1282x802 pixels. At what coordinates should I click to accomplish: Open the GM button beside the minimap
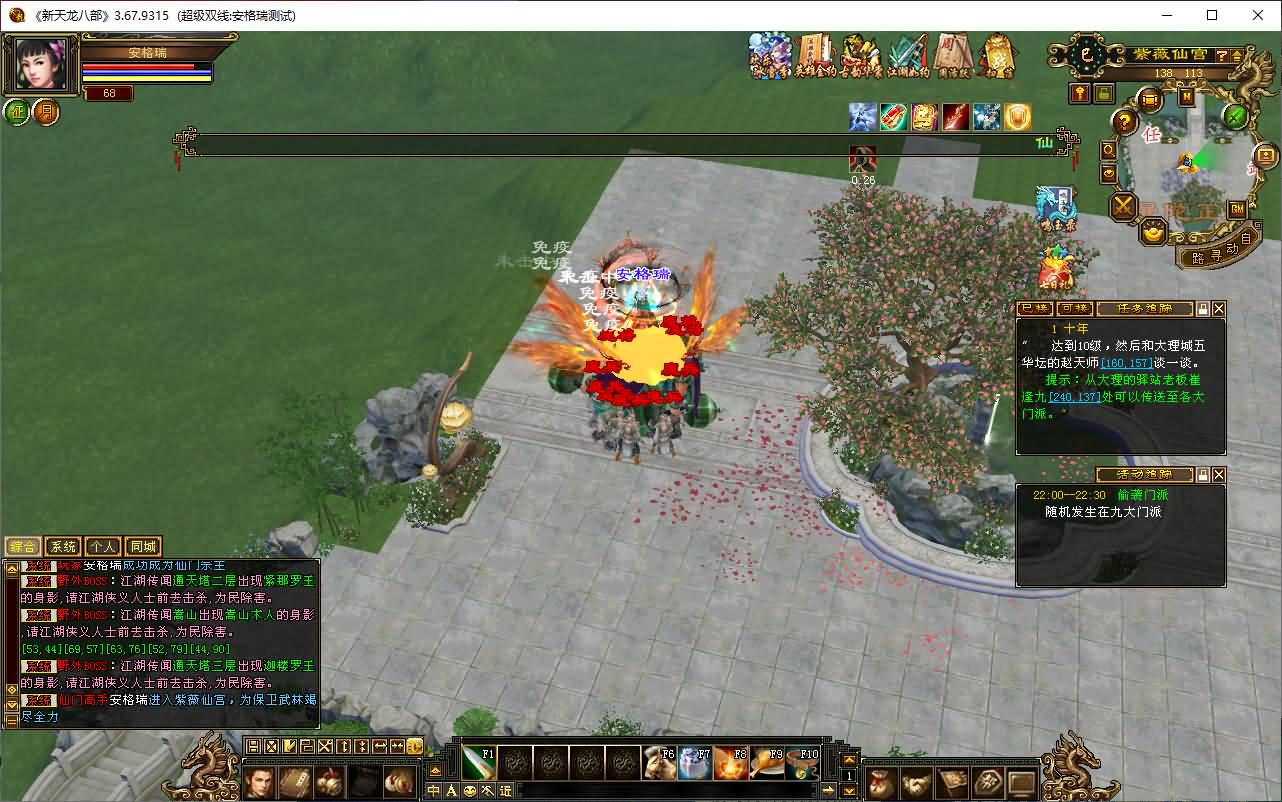pyautogui.click(x=1237, y=208)
